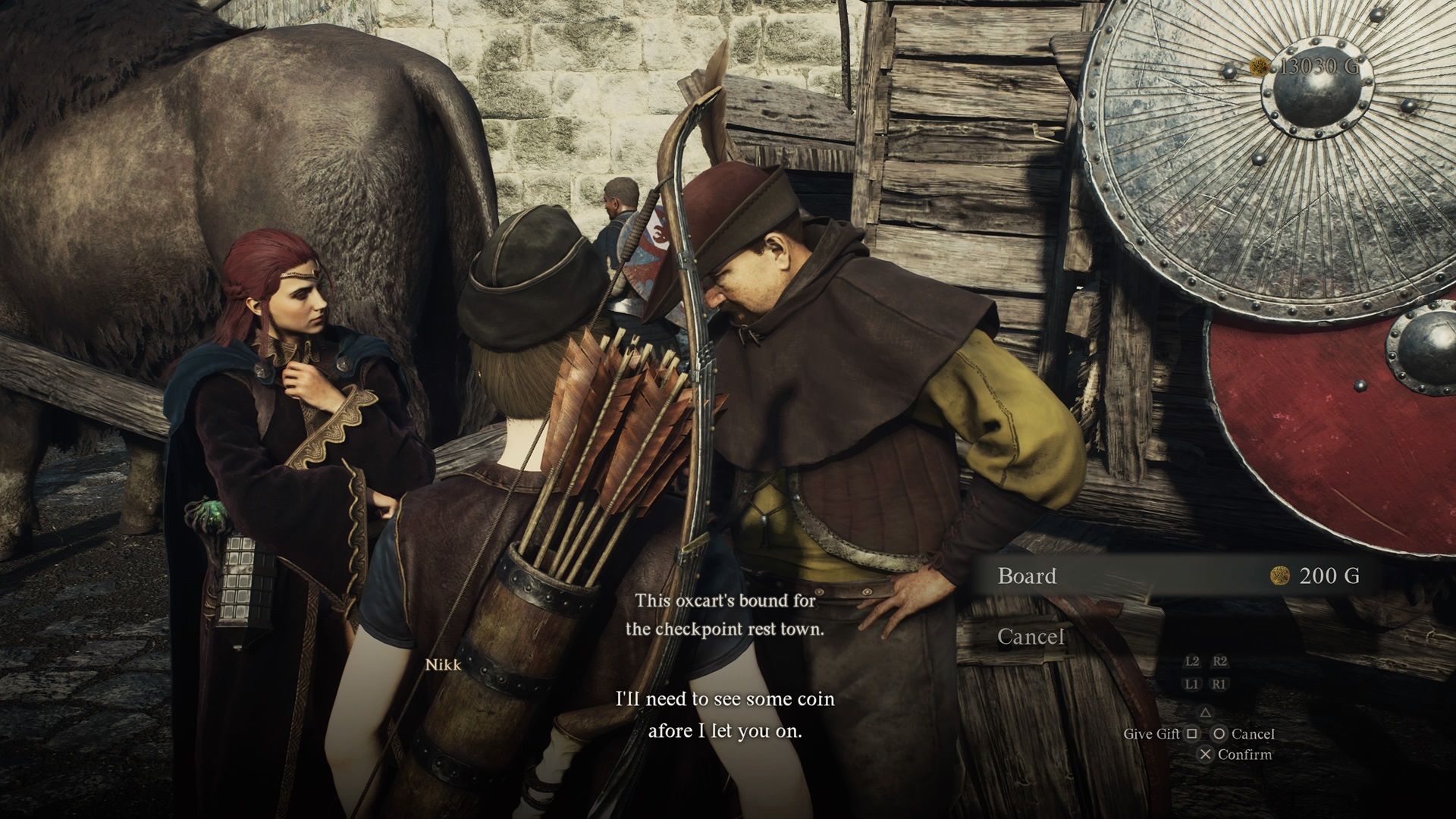Click the R1 shoulder button prompt
Viewport: 1456px width, 819px height.
pos(1219,685)
